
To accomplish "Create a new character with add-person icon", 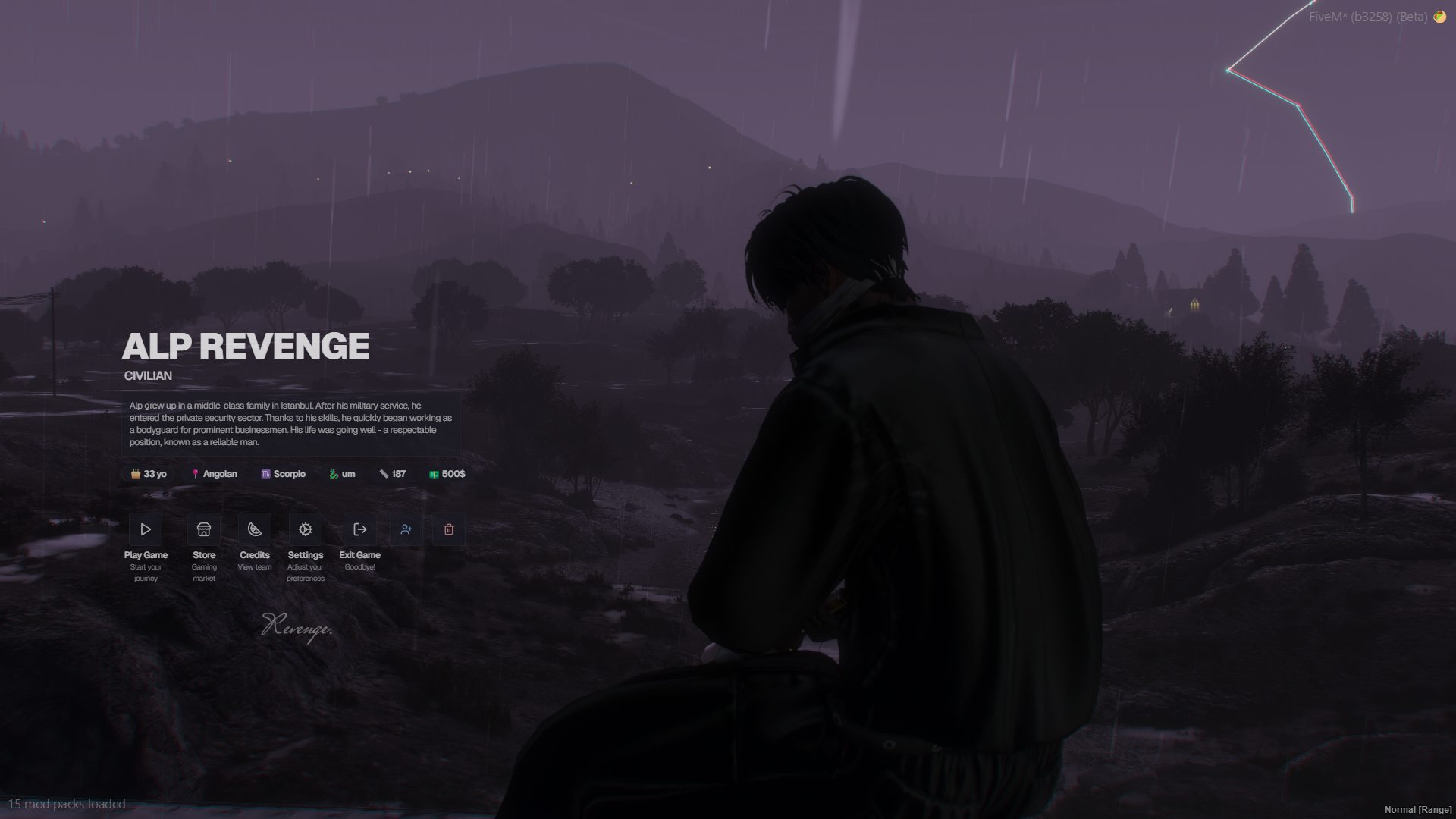I will (406, 529).
